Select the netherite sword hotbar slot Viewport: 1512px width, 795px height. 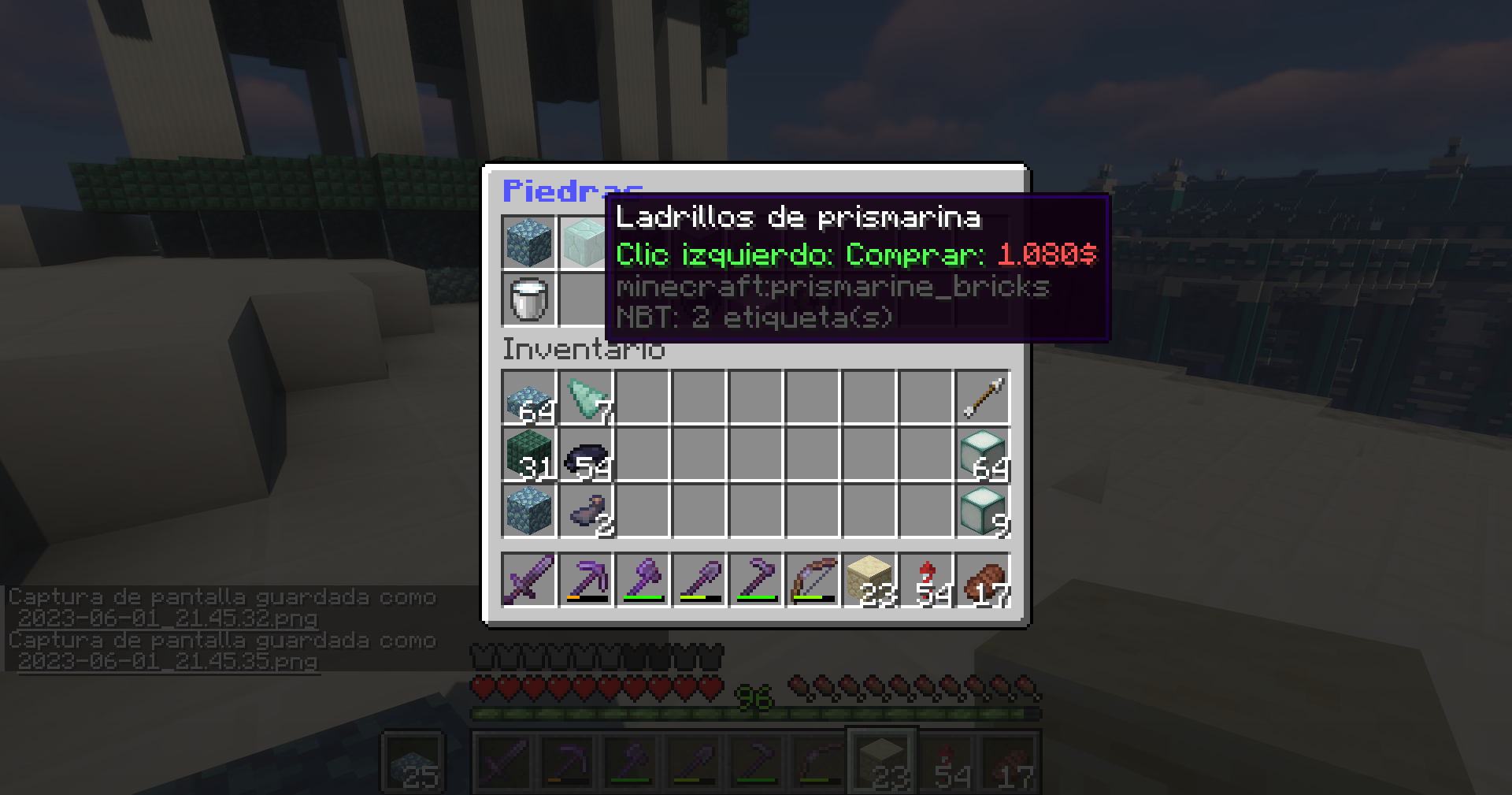click(x=529, y=581)
